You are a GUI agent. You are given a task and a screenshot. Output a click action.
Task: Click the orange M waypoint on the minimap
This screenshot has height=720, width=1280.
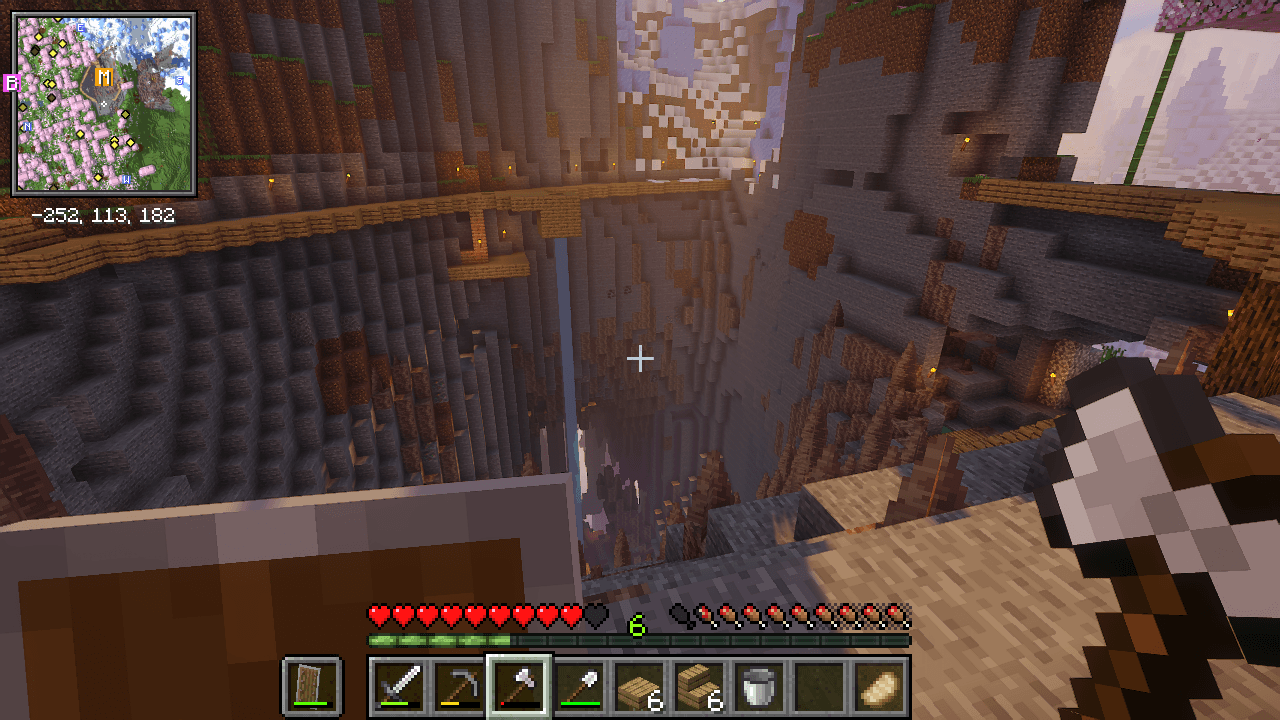pos(104,77)
